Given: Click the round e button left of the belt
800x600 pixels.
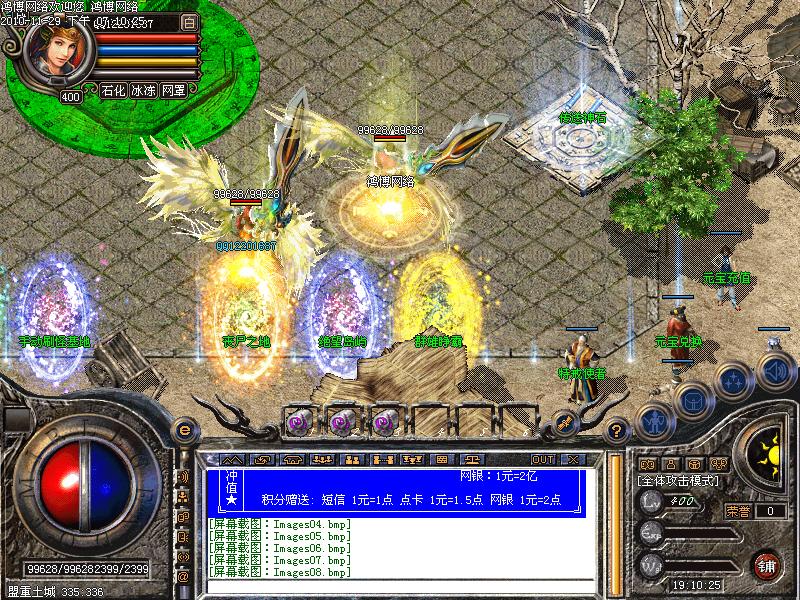Looking at the screenshot, I should 184,430.
